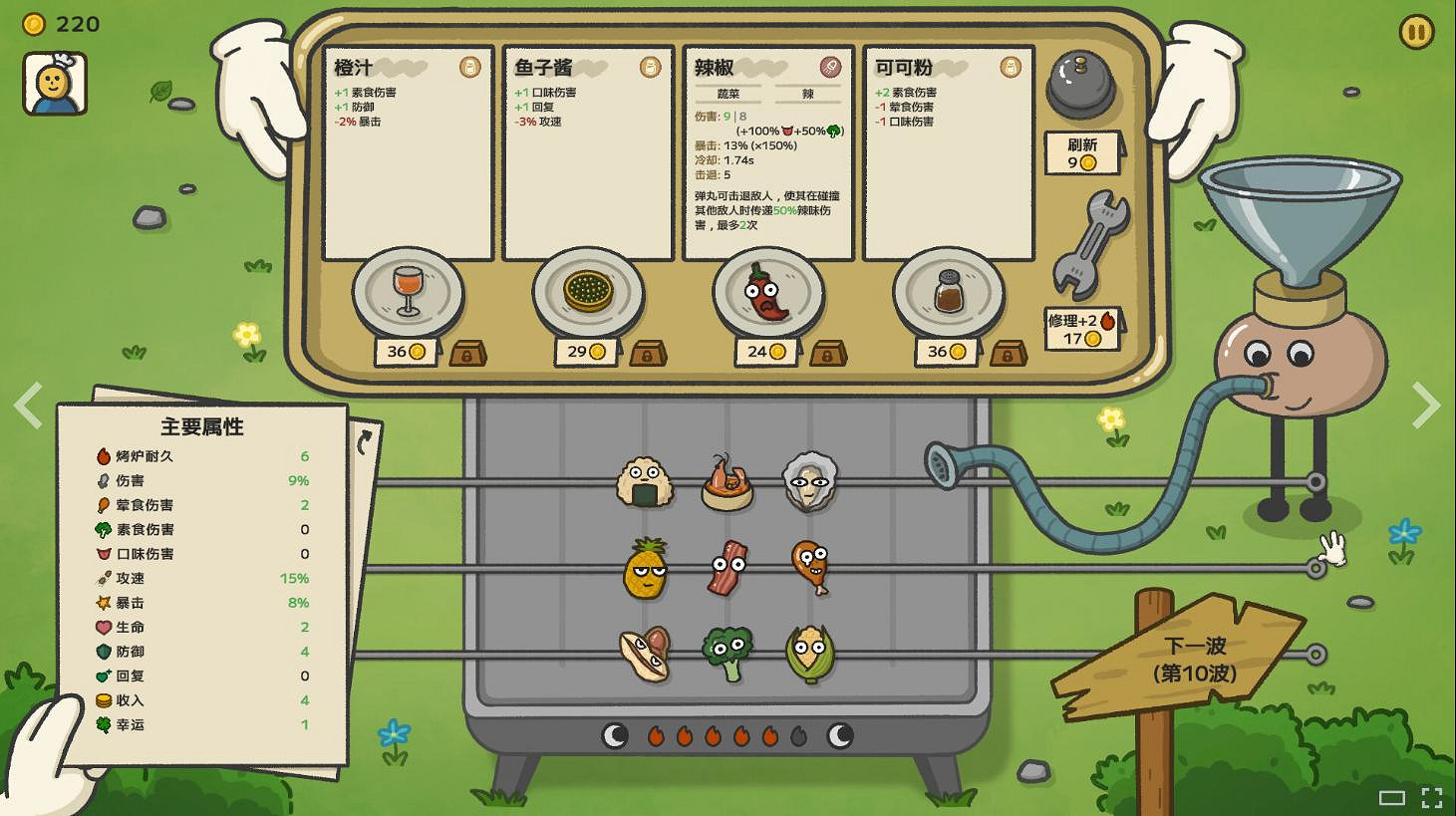The height and width of the screenshot is (816, 1456).
Task: Click the chili pepper on its plate
Action: click(x=765, y=292)
